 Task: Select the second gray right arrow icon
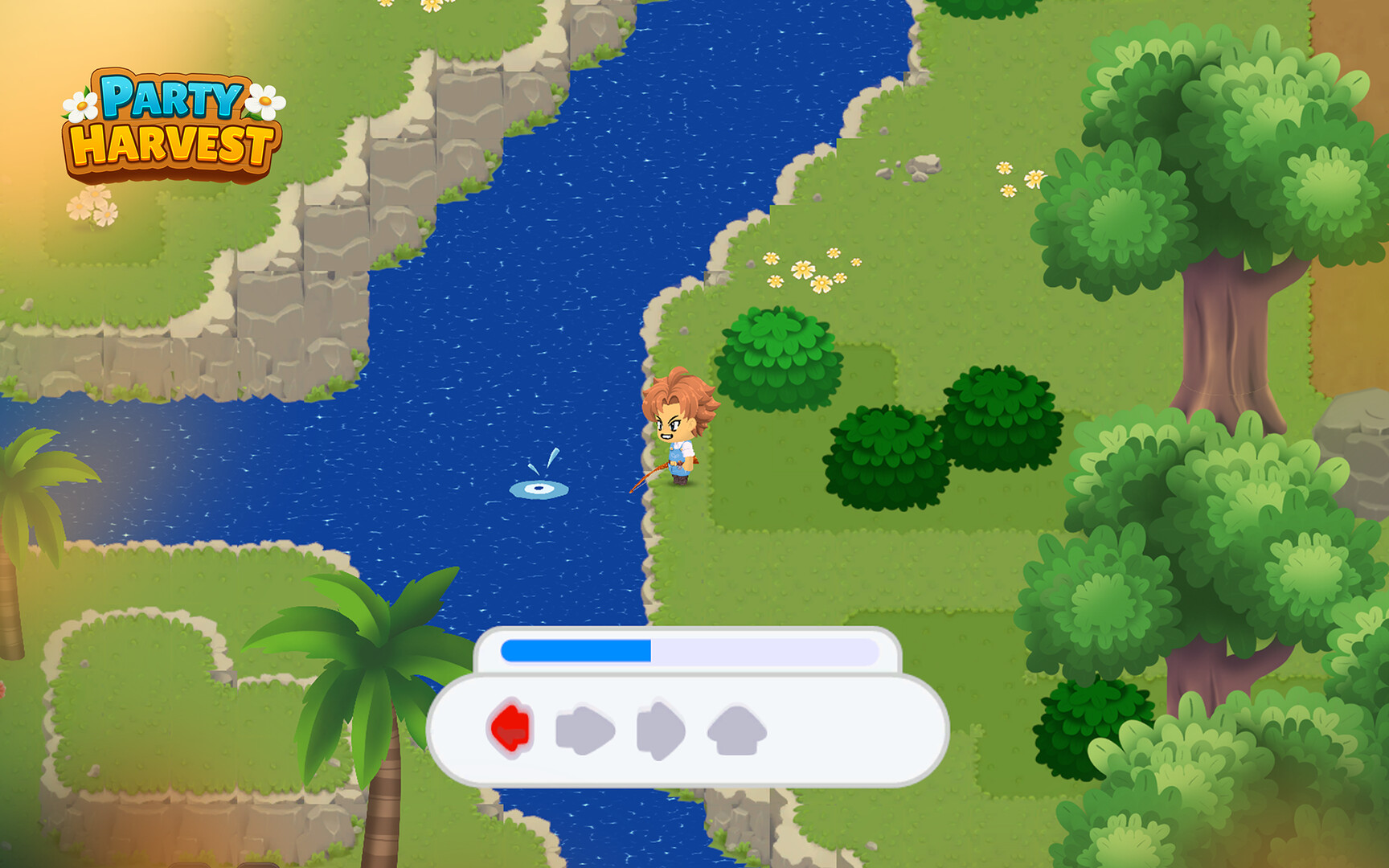661,729
